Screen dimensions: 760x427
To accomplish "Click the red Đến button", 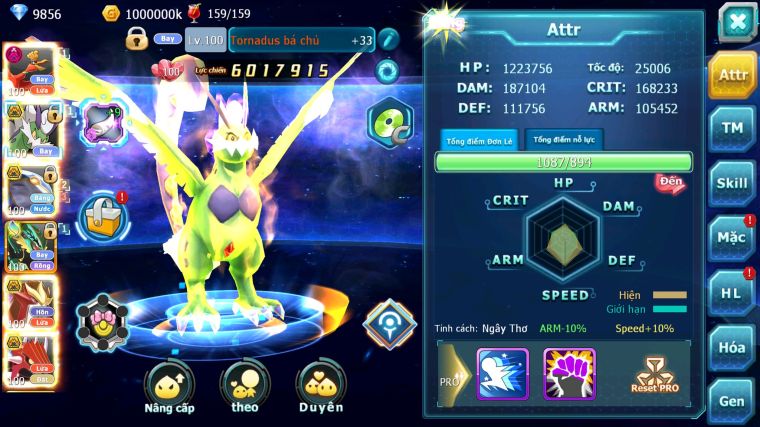I will pos(668,183).
